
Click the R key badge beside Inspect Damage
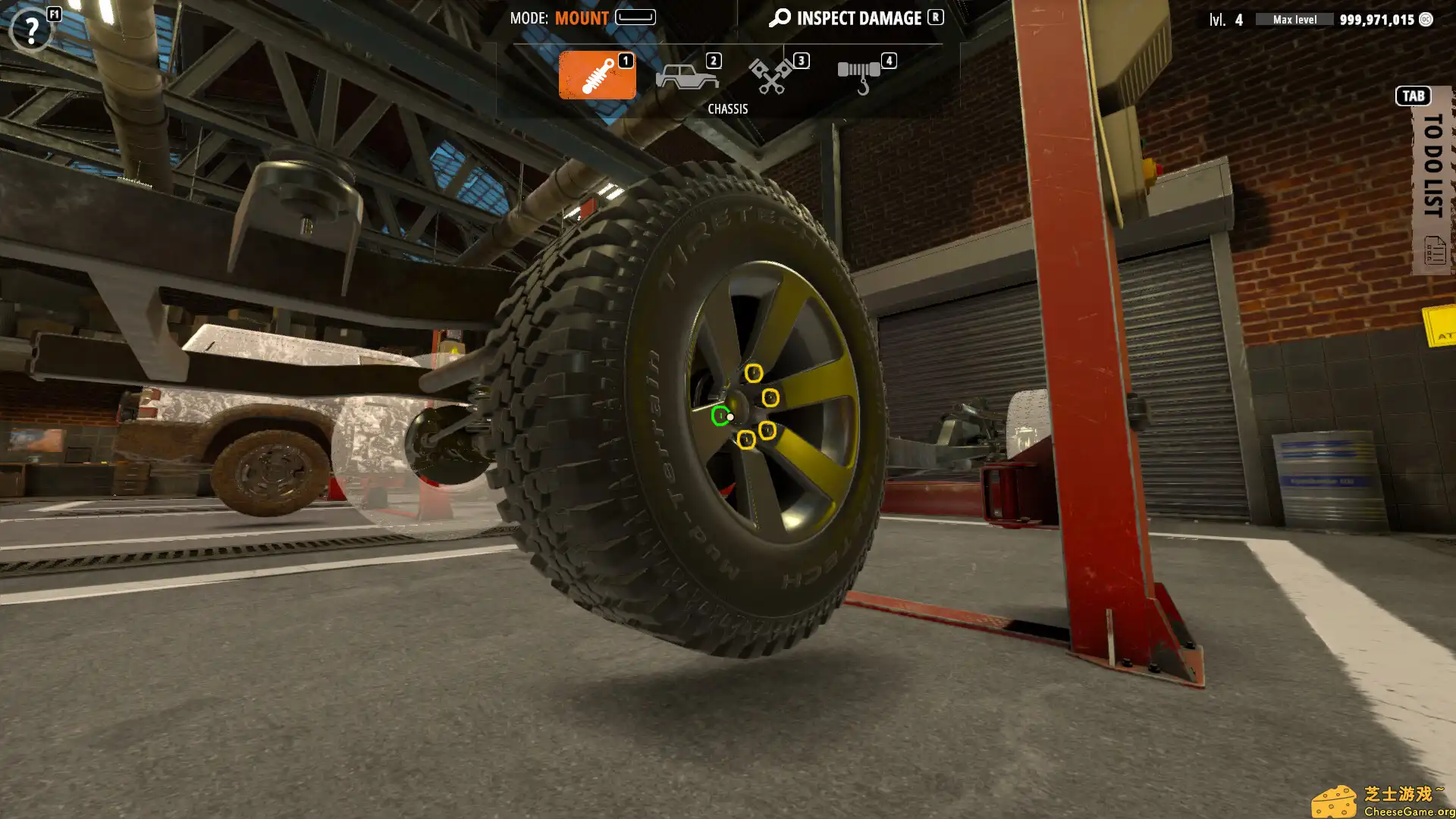tap(934, 17)
